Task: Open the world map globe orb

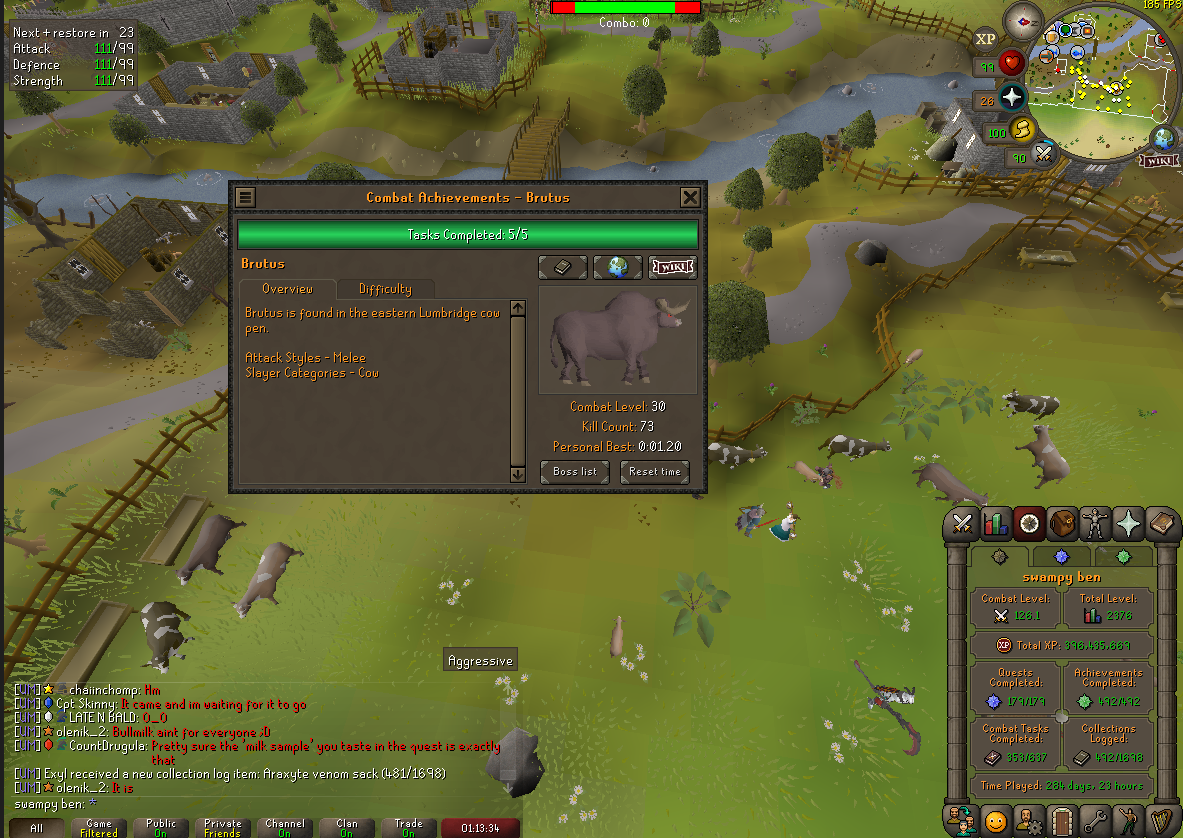Action: pos(1163,139)
